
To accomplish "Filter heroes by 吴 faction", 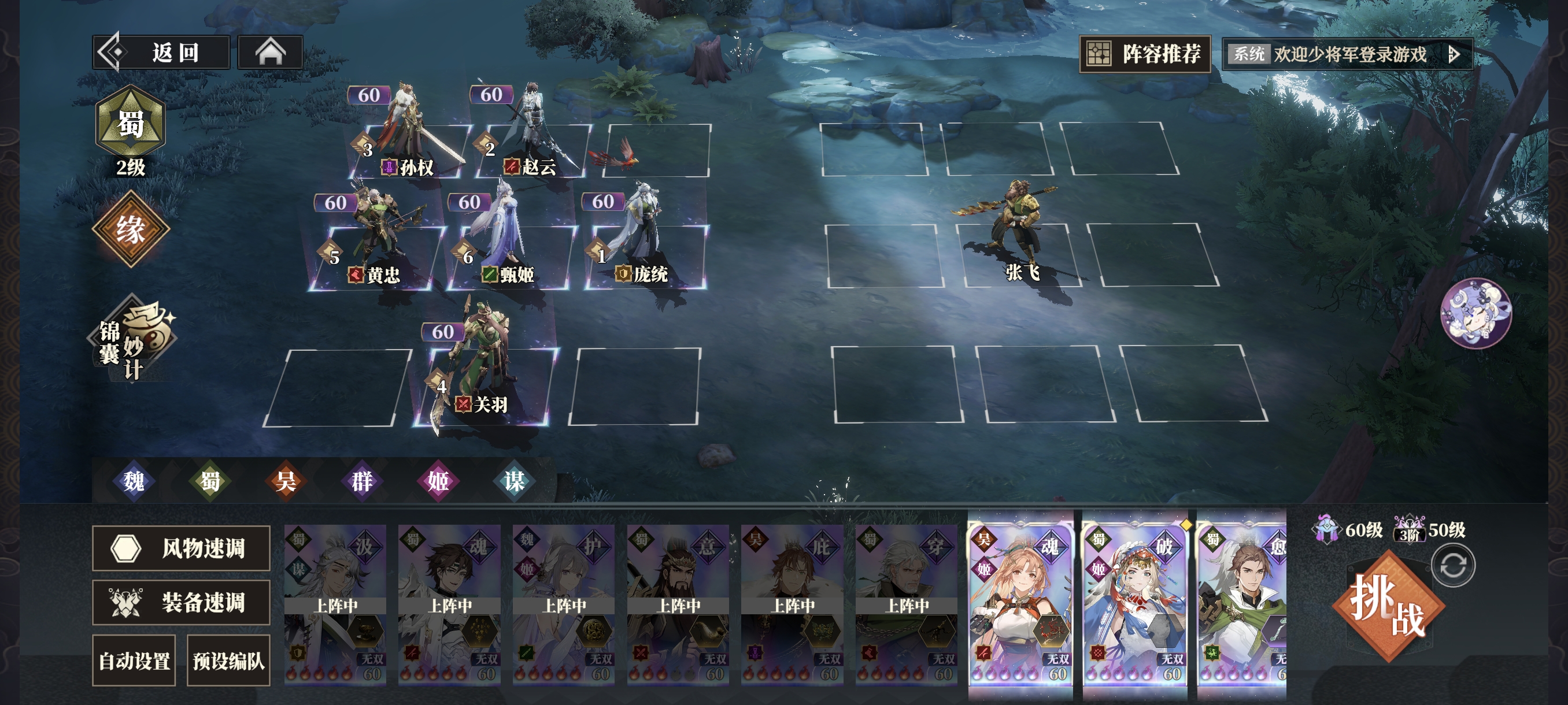I will [x=286, y=481].
